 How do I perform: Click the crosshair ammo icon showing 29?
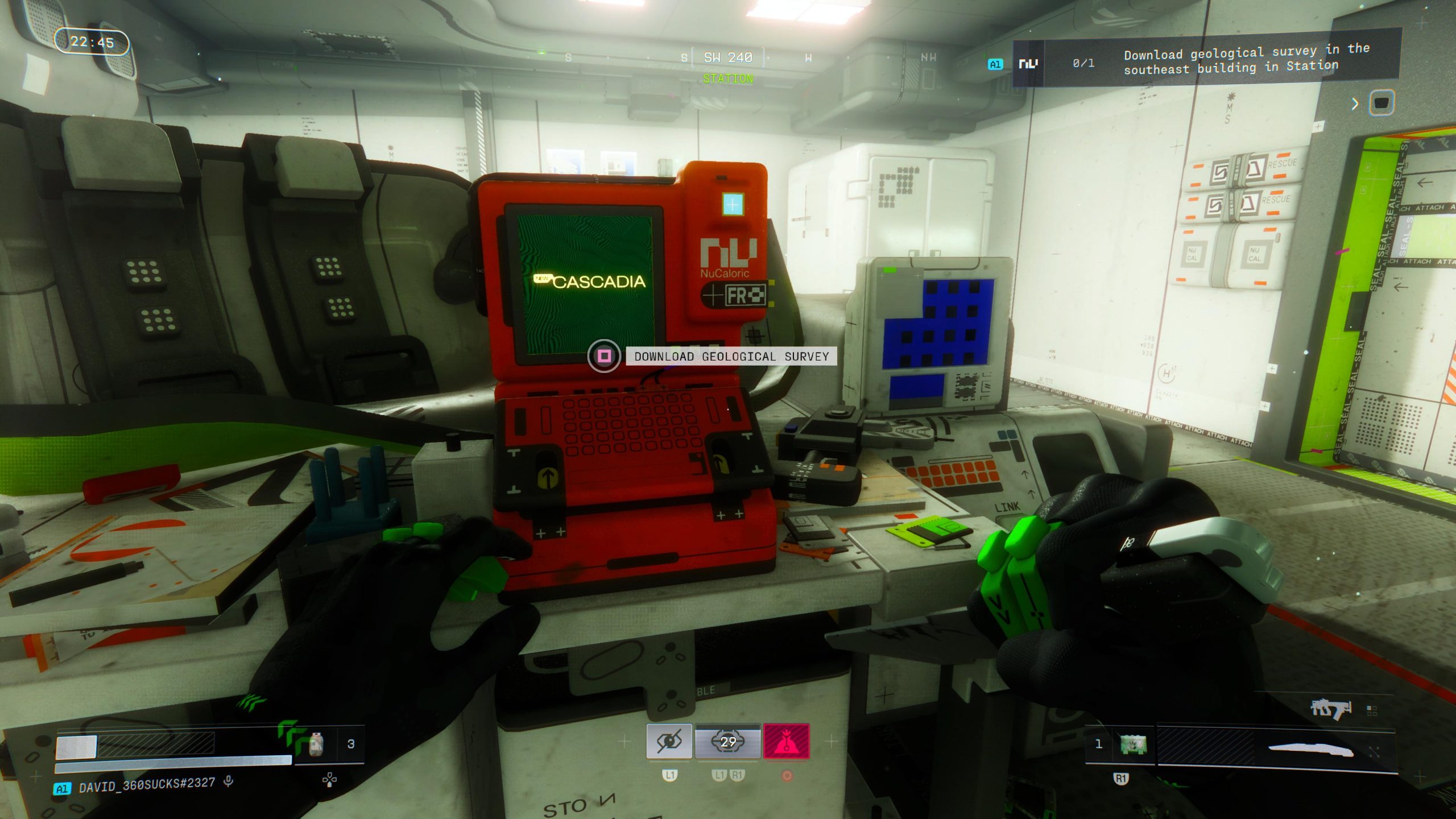(x=727, y=742)
